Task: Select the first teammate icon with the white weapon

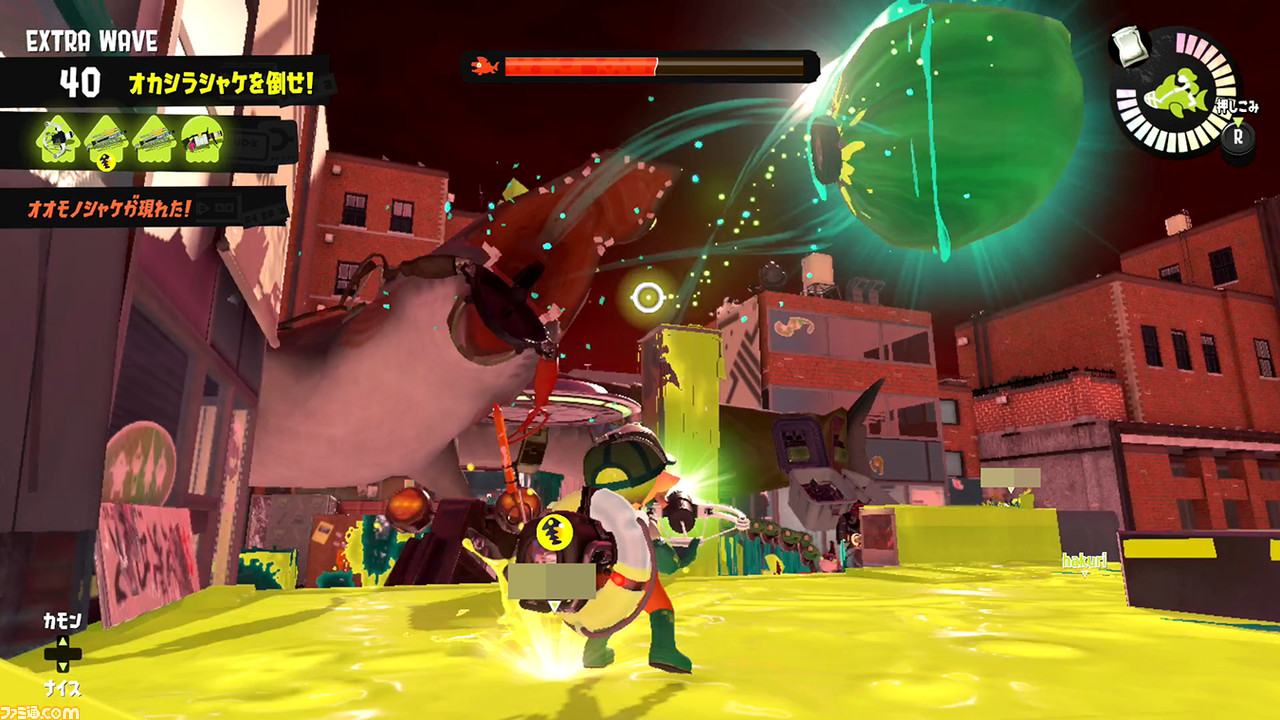Action: (x=58, y=140)
